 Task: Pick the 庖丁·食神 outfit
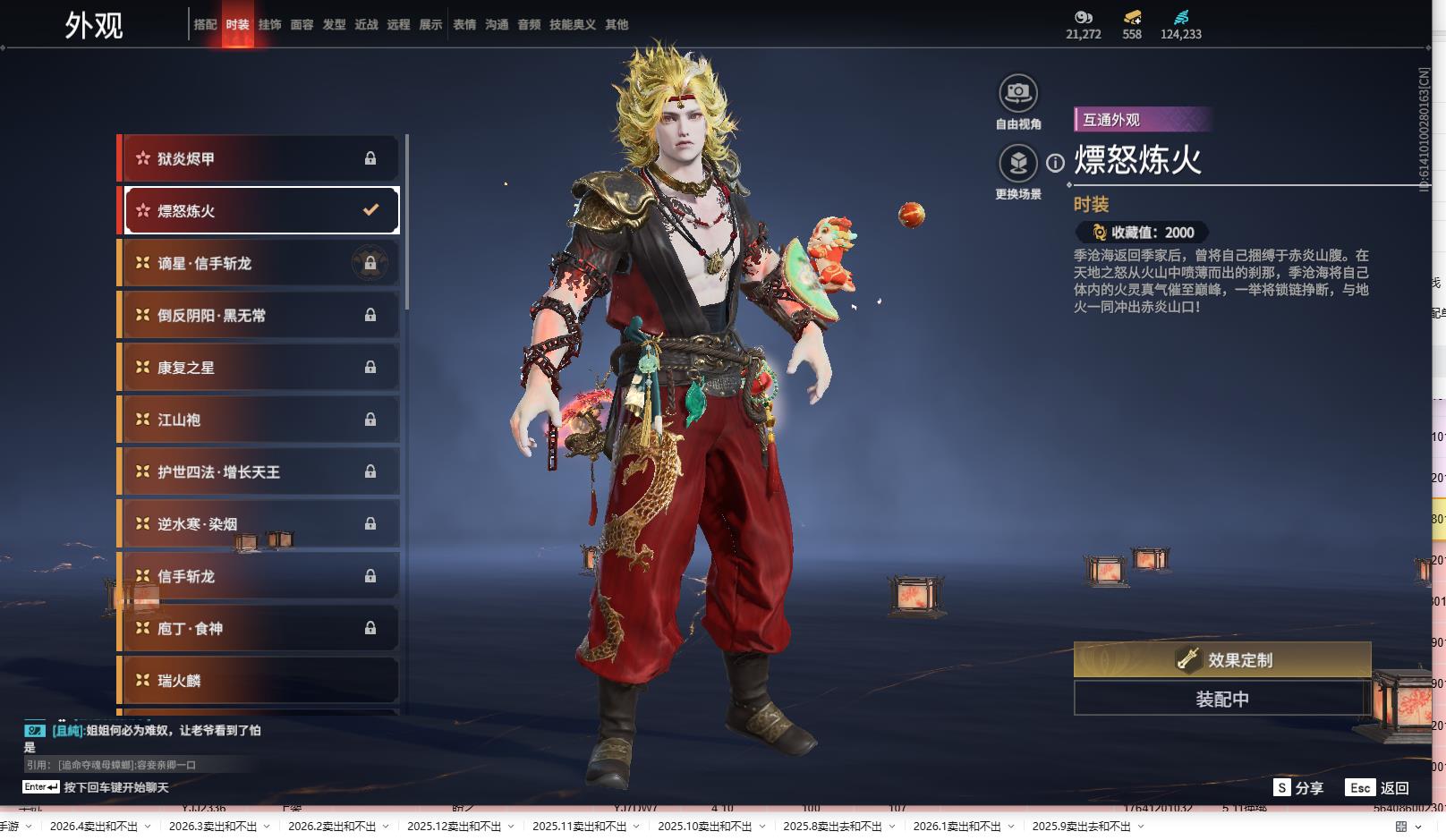259,628
